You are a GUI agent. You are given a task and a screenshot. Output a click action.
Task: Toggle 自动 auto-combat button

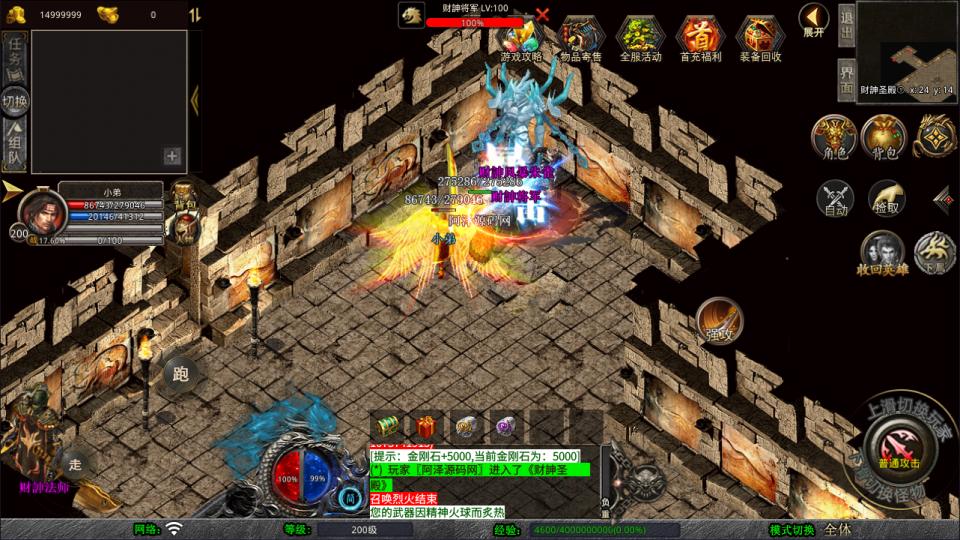click(835, 199)
